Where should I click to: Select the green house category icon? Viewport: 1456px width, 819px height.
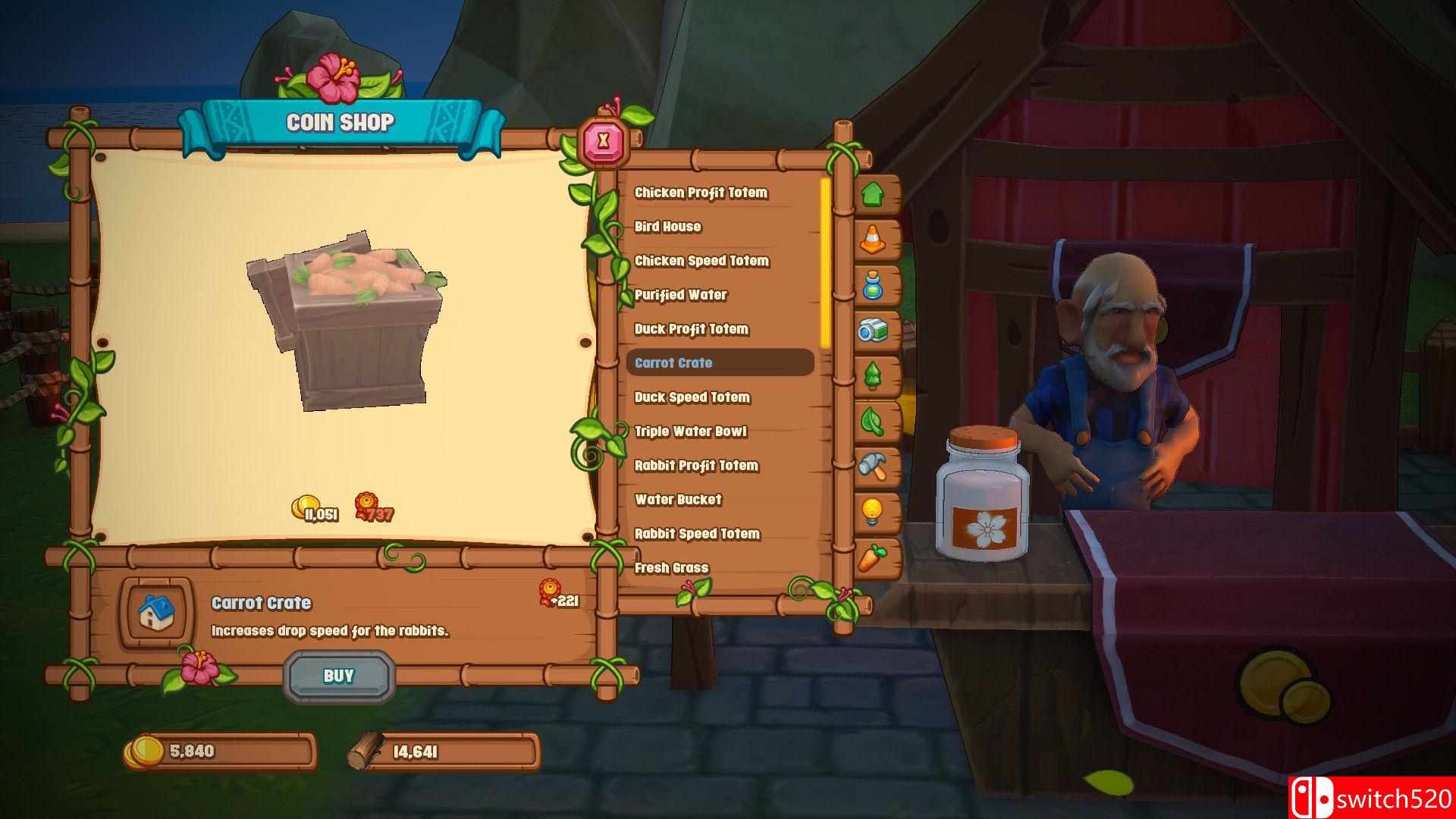pyautogui.click(x=874, y=195)
